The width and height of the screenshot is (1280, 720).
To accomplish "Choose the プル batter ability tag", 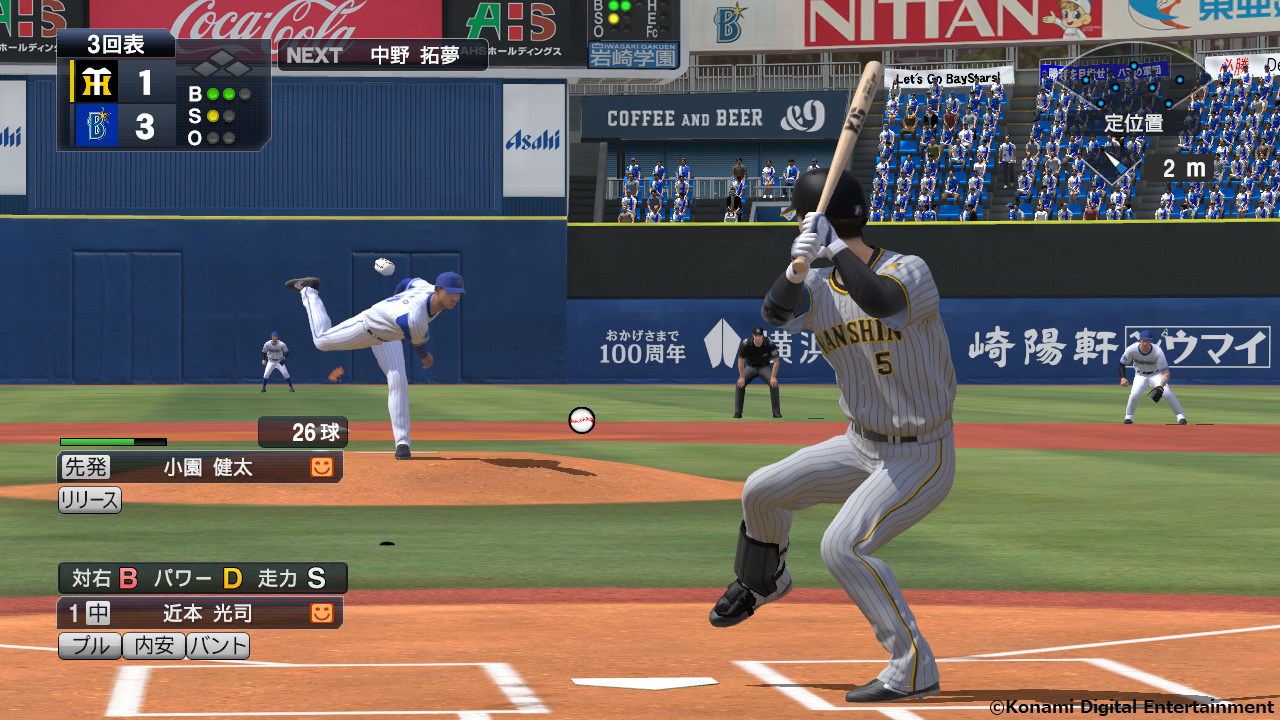I will tap(90, 646).
